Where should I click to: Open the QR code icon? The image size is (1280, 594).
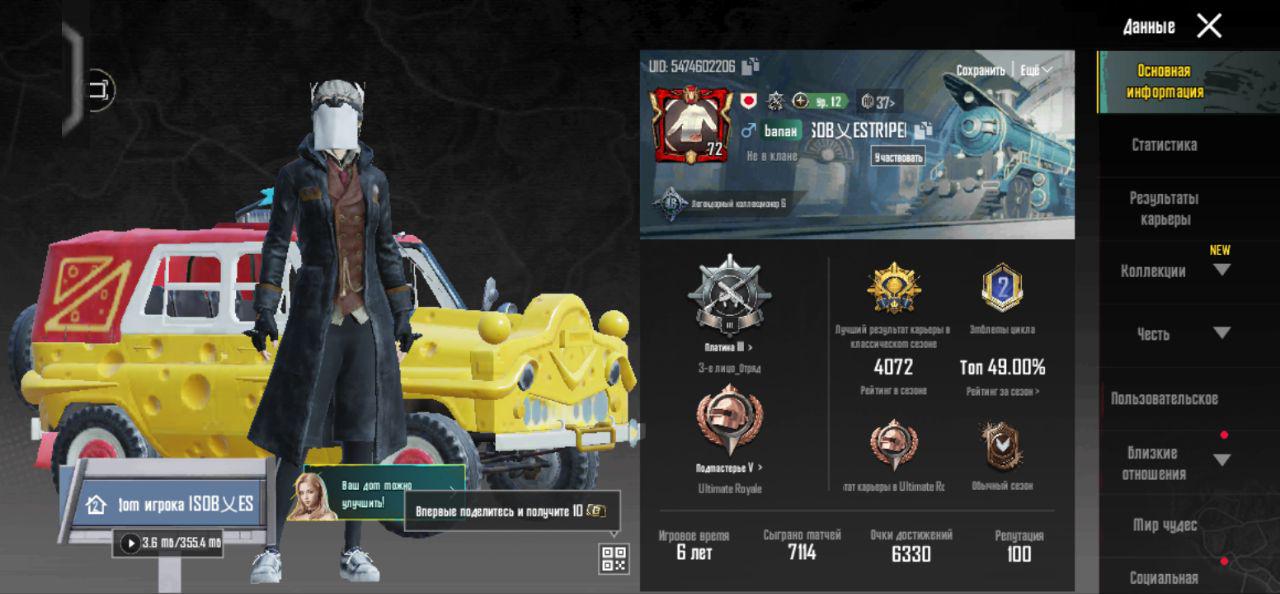tap(614, 559)
